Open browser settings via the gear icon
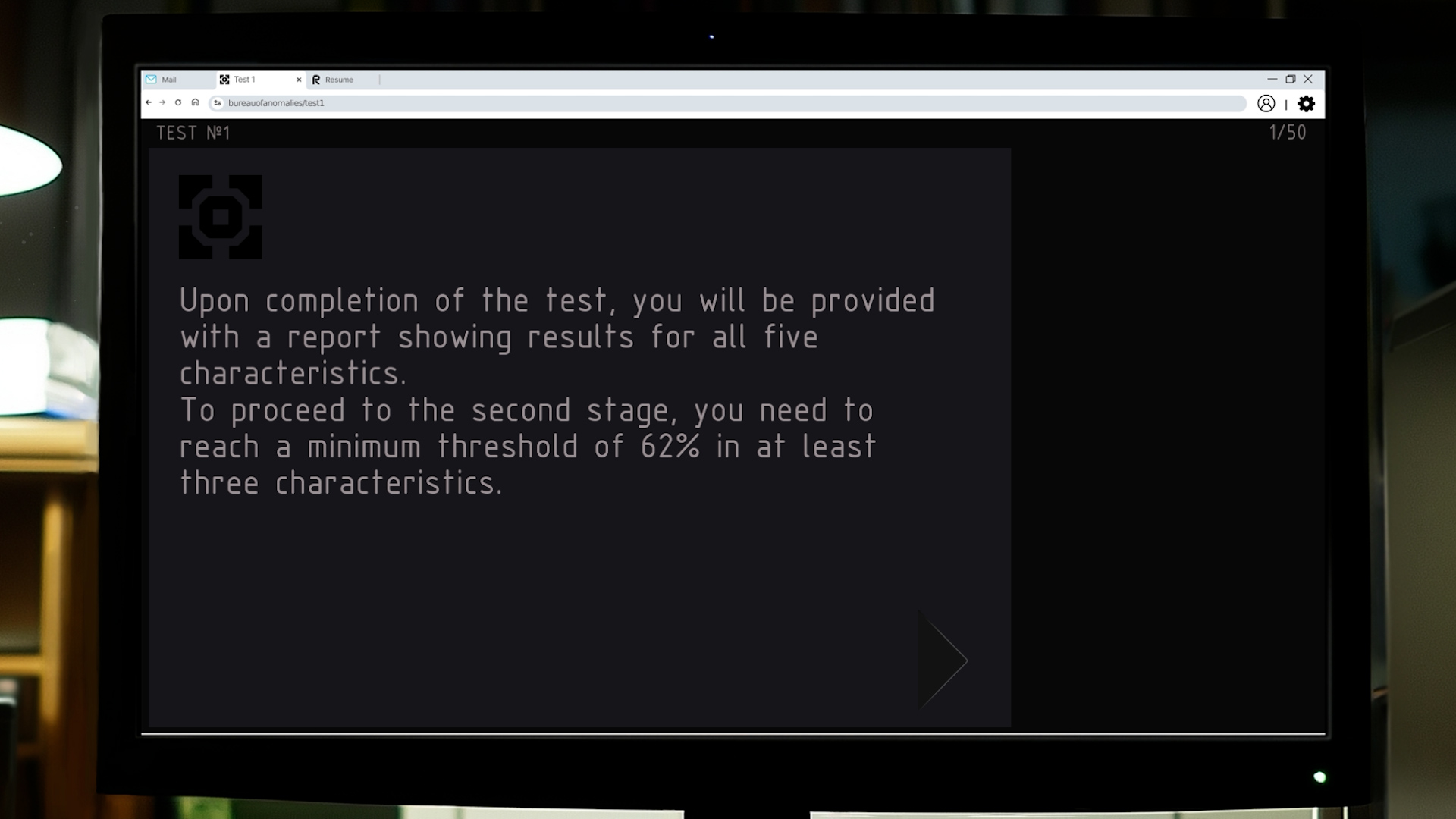Screen dimensions: 1456x819 click(x=1306, y=104)
